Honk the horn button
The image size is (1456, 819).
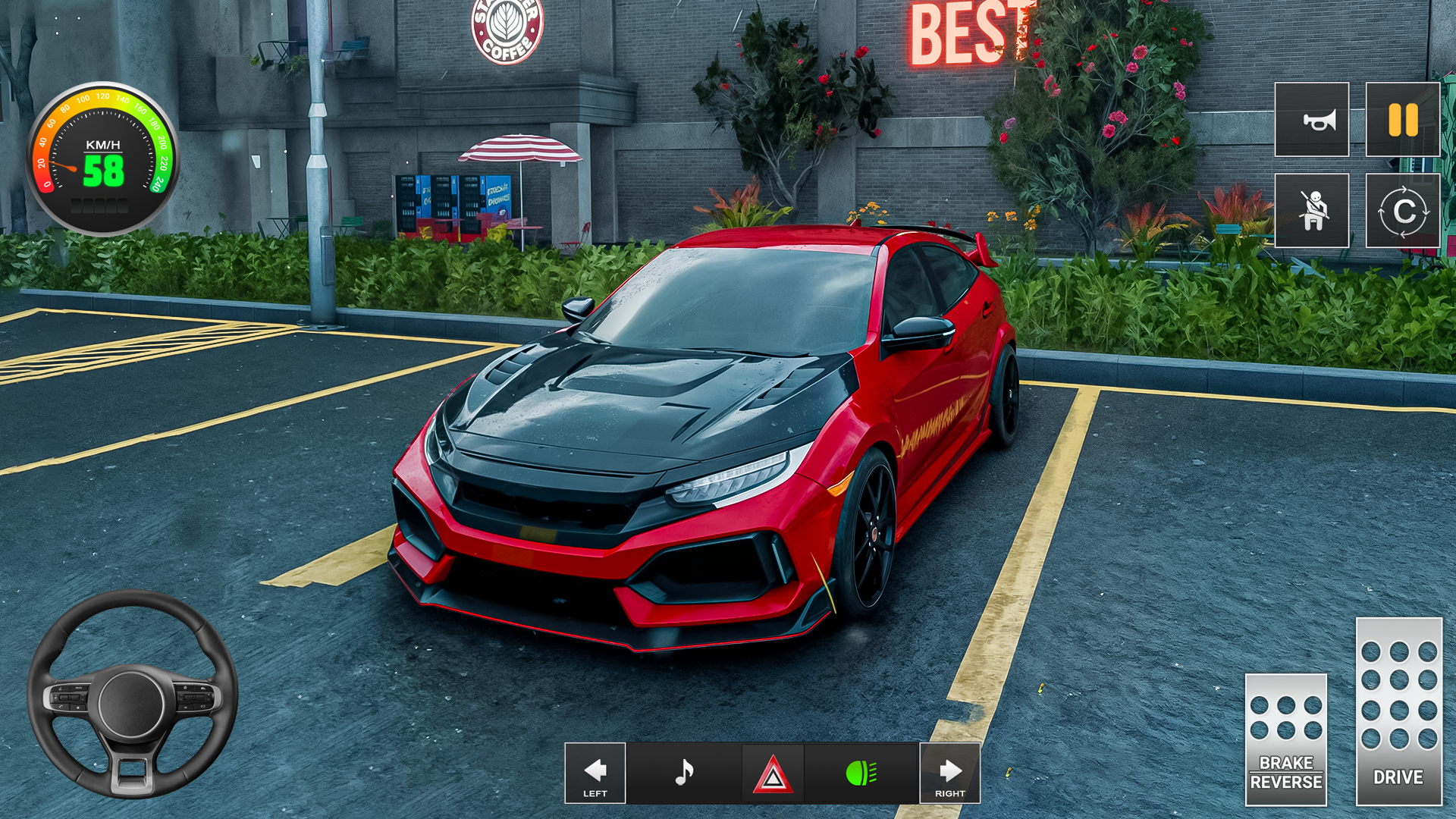point(1311,120)
